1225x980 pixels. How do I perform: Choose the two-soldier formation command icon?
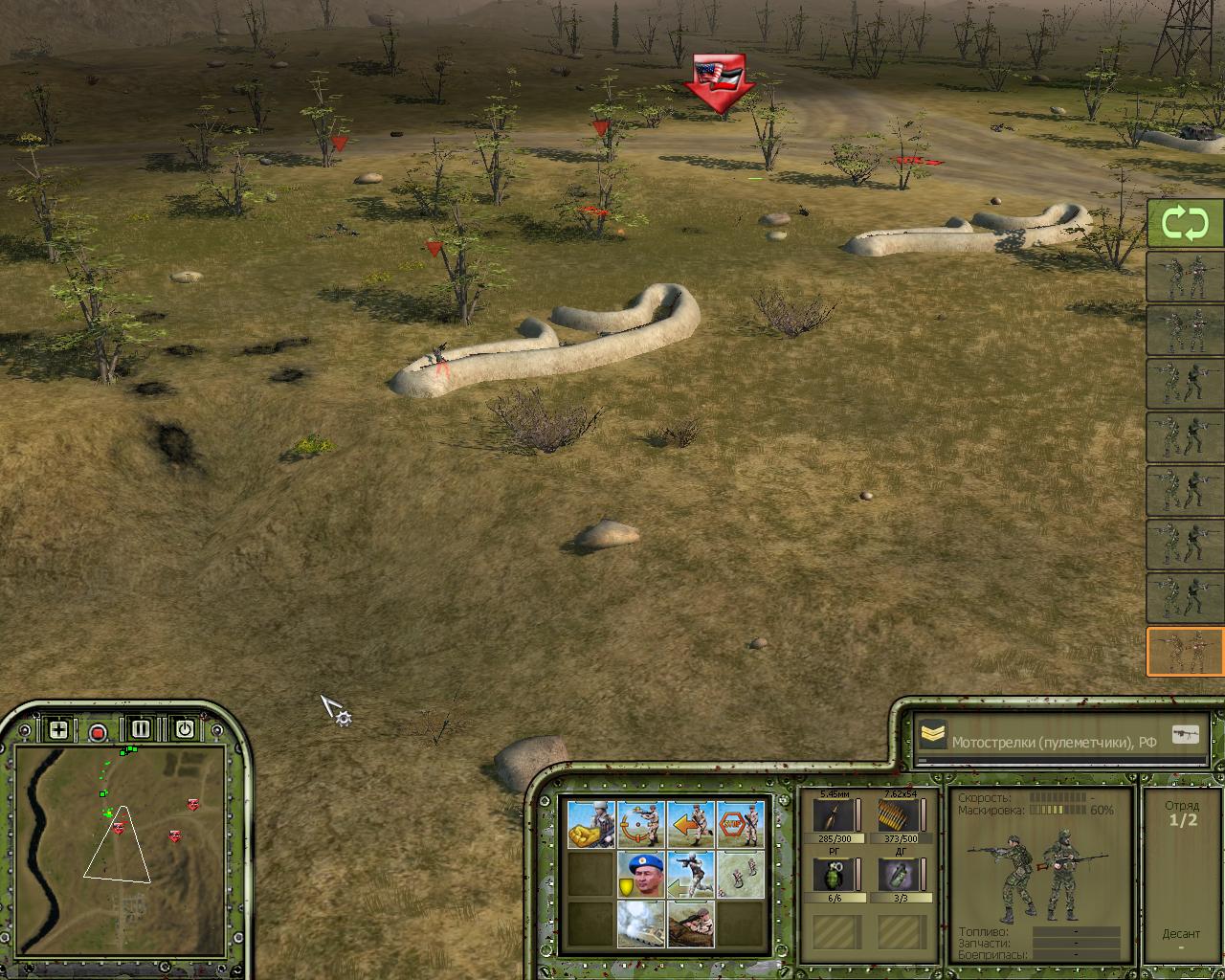[x=741, y=874]
